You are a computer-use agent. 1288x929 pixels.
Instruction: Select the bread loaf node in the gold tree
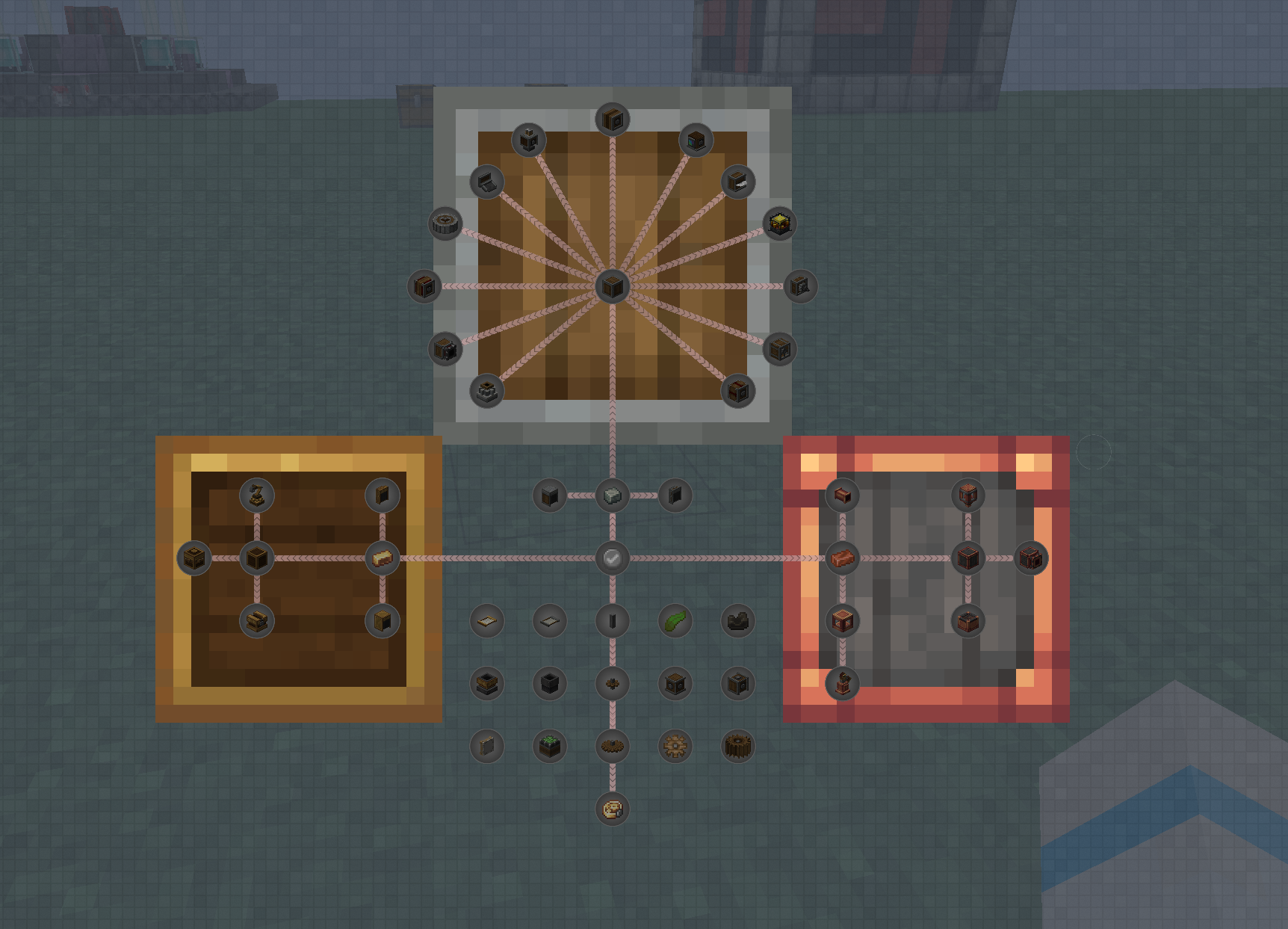point(382,557)
